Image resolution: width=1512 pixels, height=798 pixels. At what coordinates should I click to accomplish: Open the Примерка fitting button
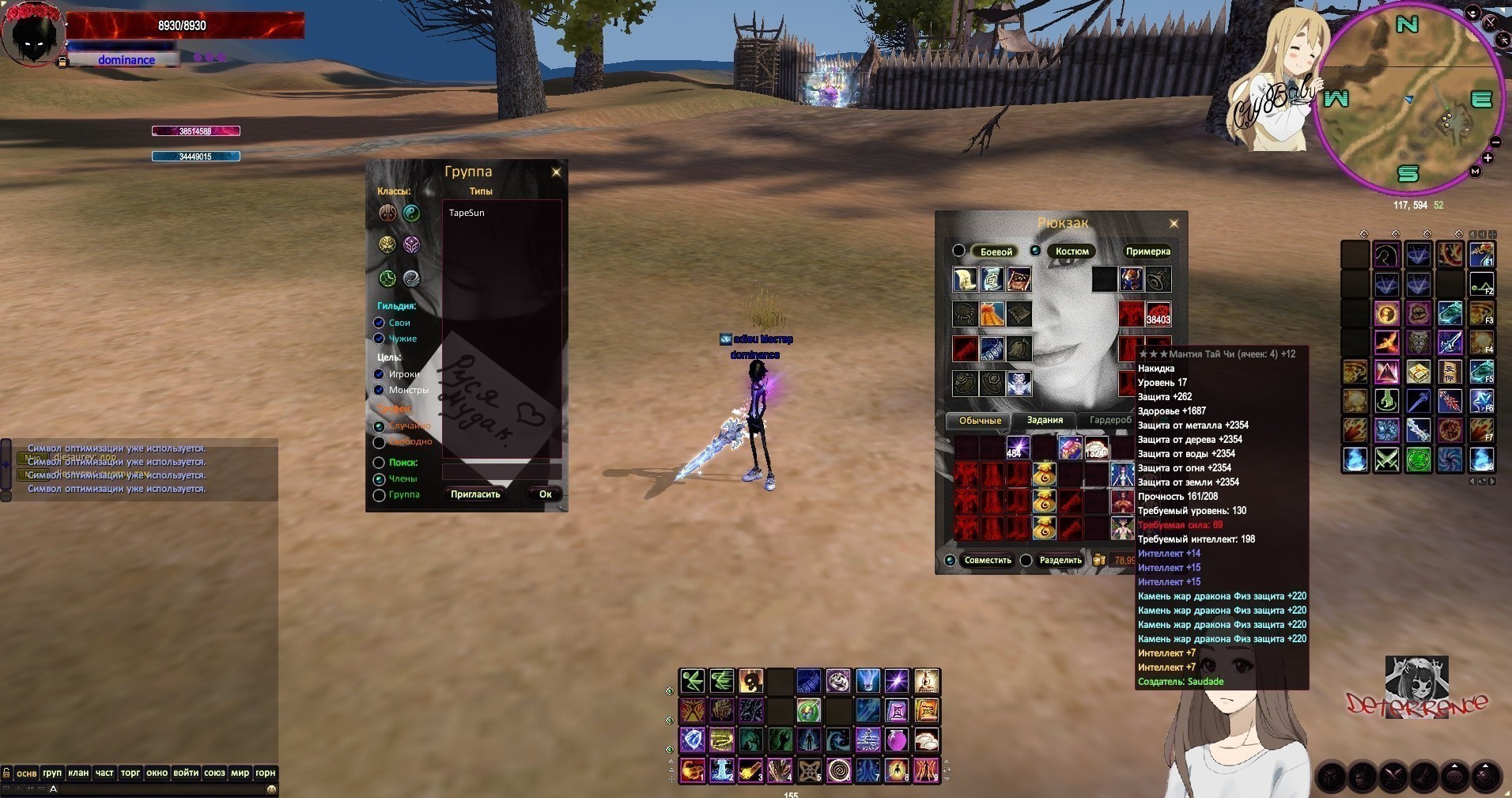pos(1147,252)
